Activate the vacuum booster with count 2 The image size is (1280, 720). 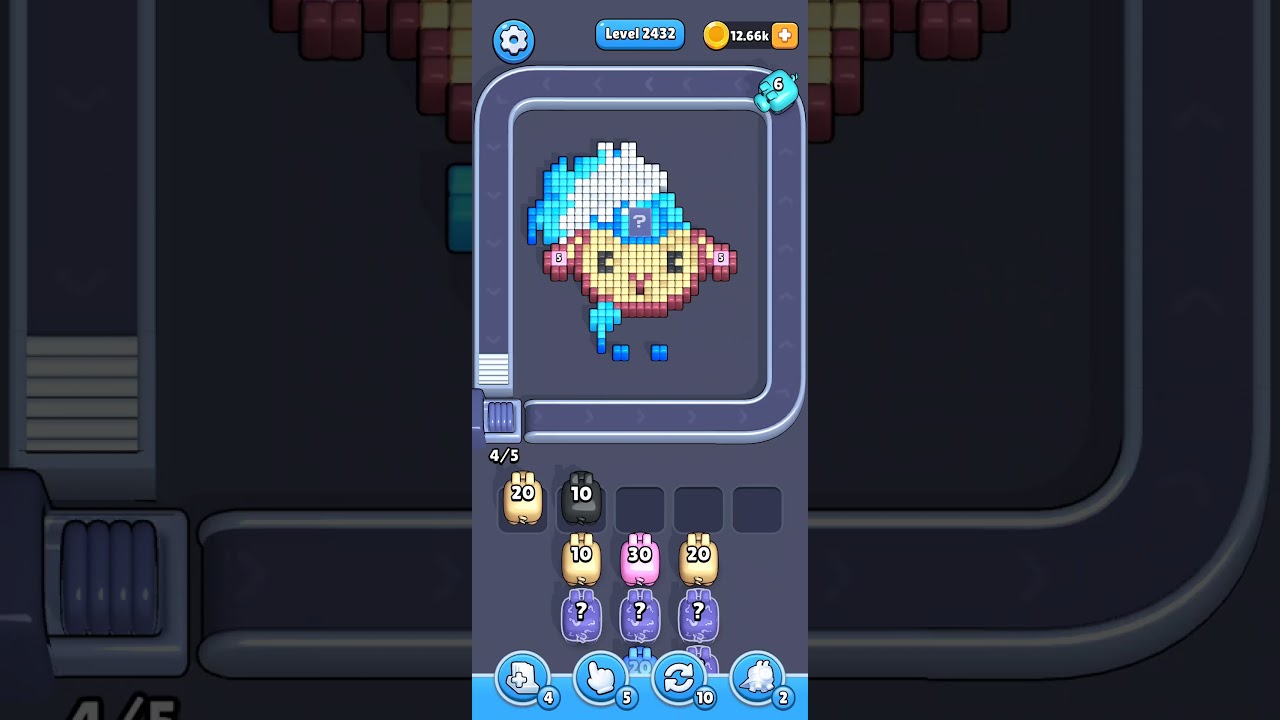point(758,678)
